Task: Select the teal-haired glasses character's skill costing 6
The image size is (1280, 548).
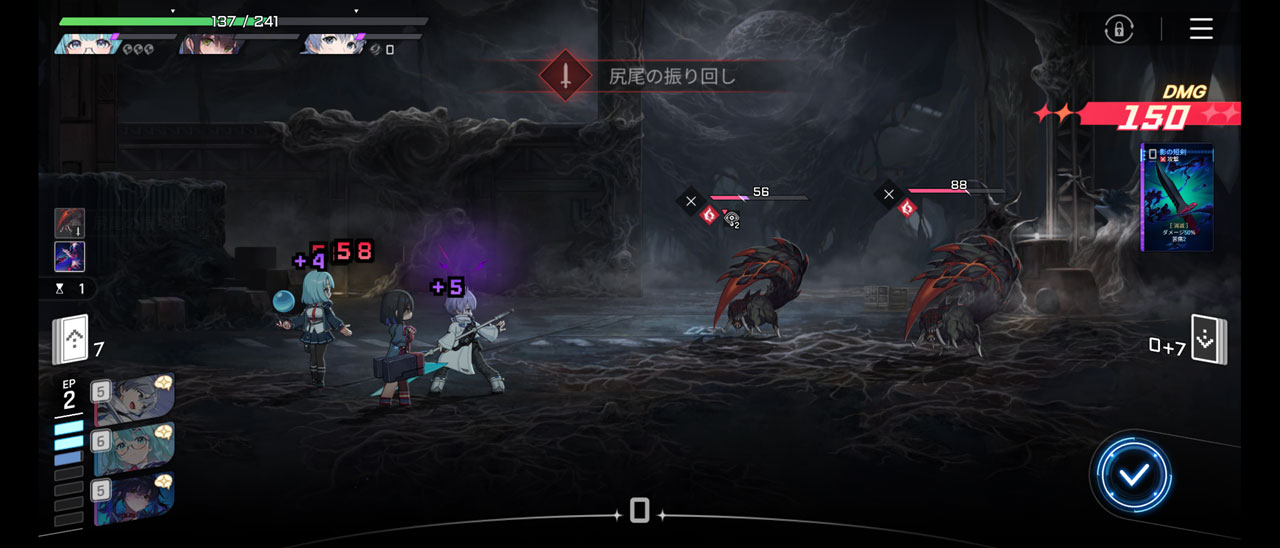Action: tap(135, 448)
